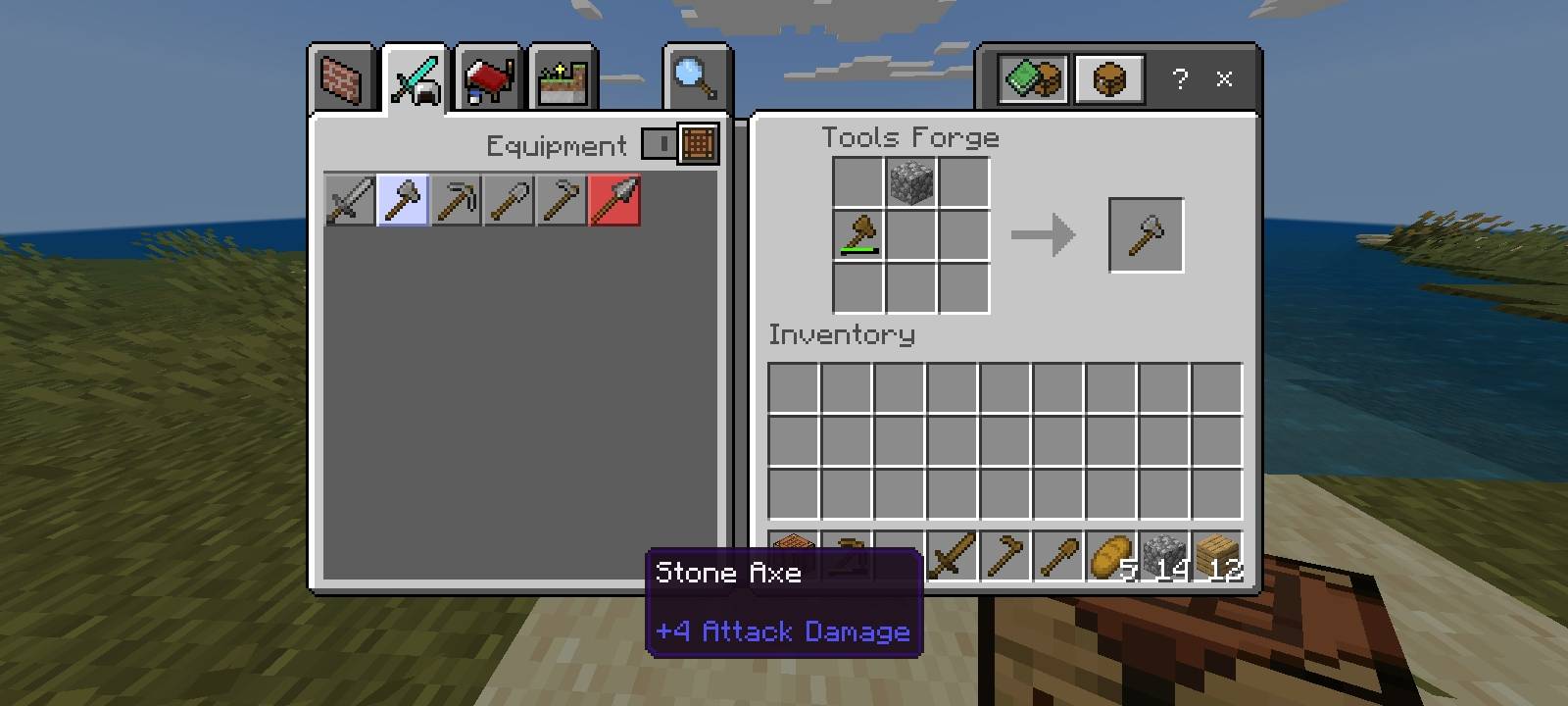The image size is (1568, 706).
Task: Take the cobblestone from the crafting grid
Action: pos(910,182)
